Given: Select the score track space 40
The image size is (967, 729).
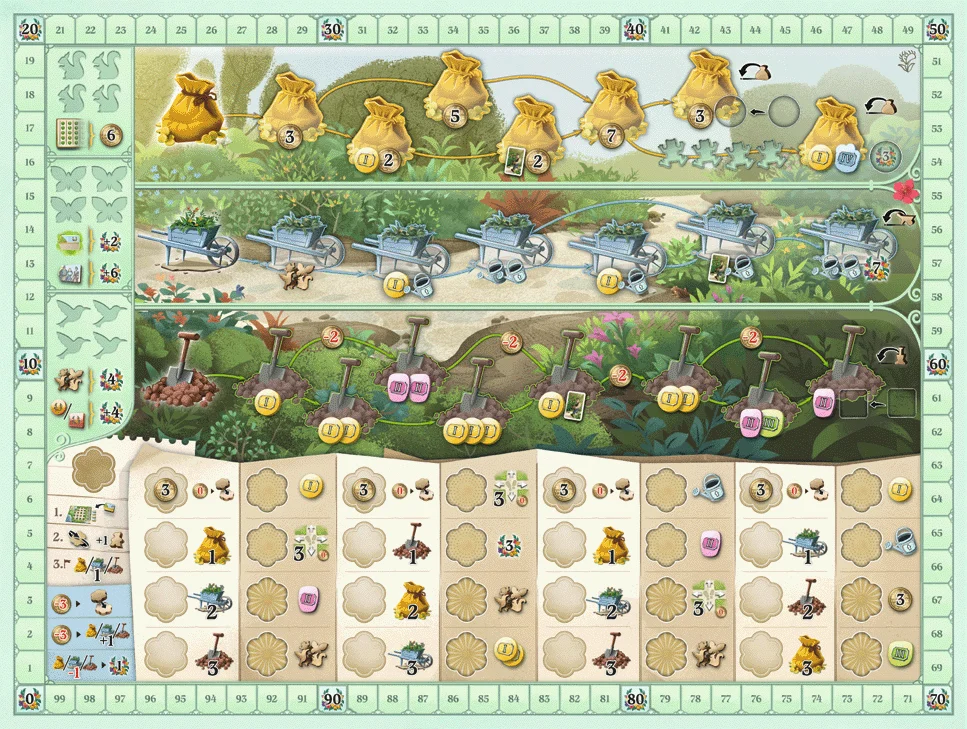Looking at the screenshot, I should point(634,31).
